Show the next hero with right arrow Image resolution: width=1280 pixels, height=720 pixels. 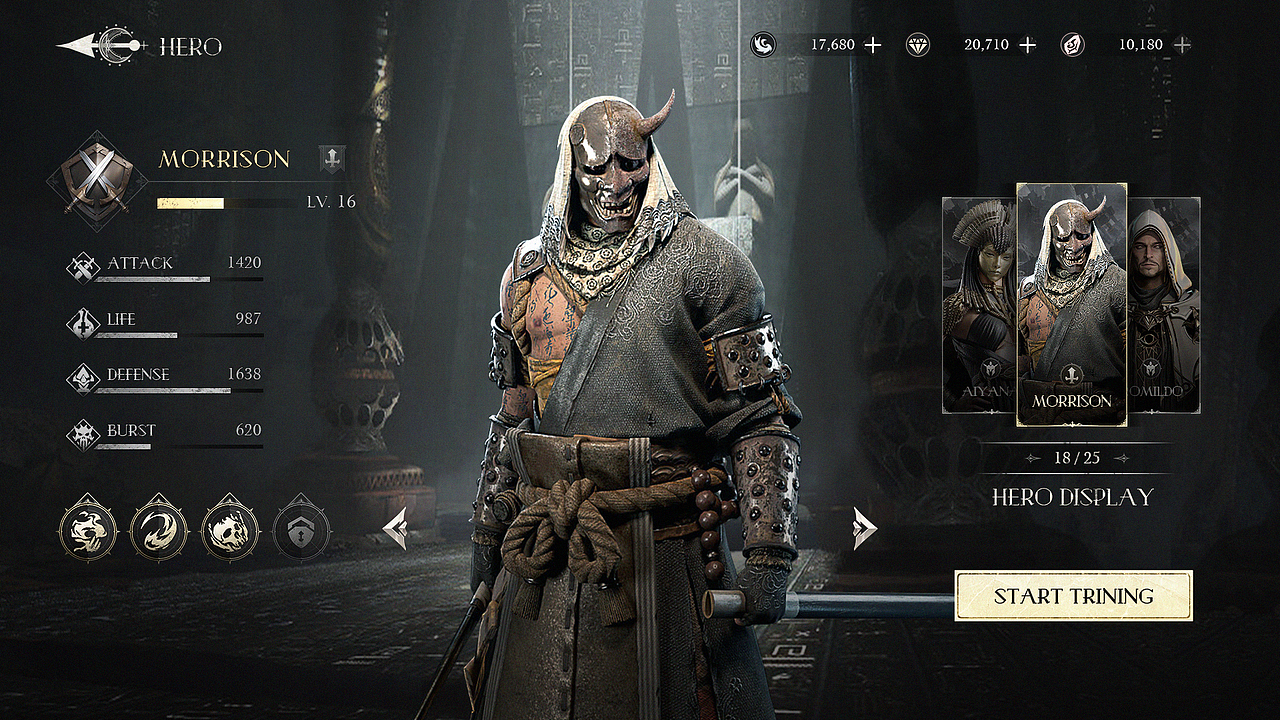click(864, 528)
